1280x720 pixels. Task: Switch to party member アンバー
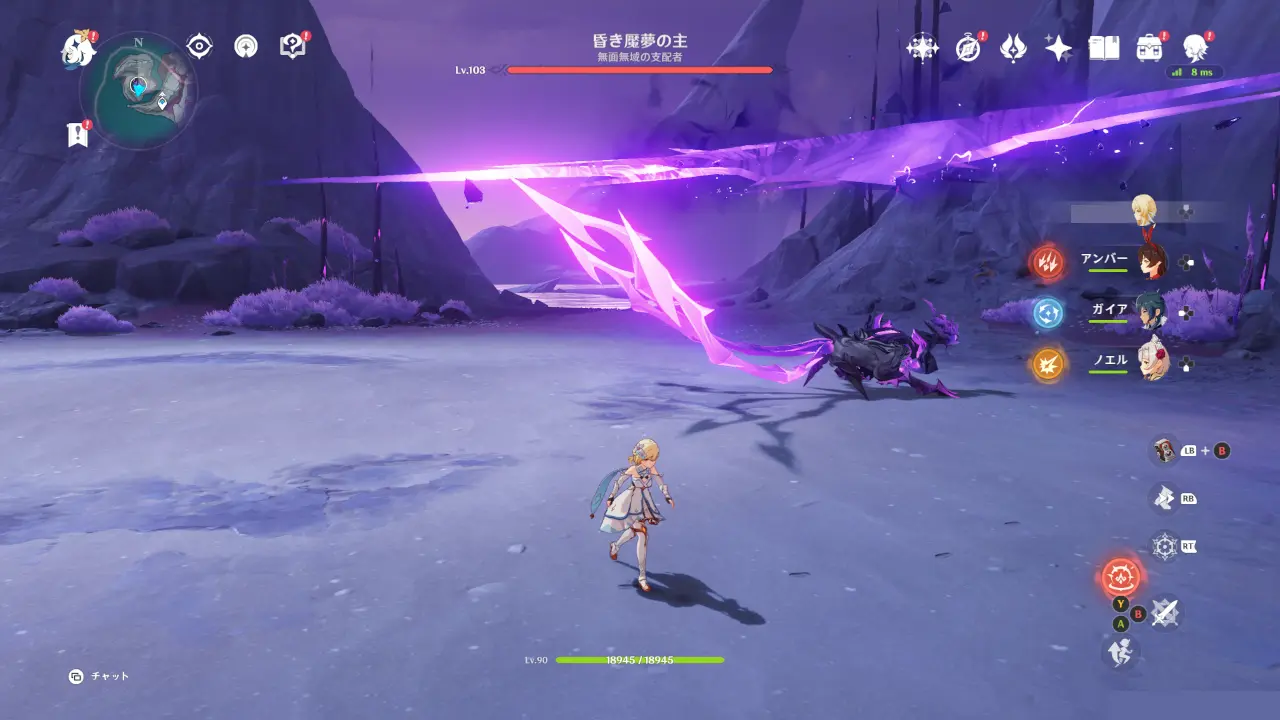point(1153,262)
